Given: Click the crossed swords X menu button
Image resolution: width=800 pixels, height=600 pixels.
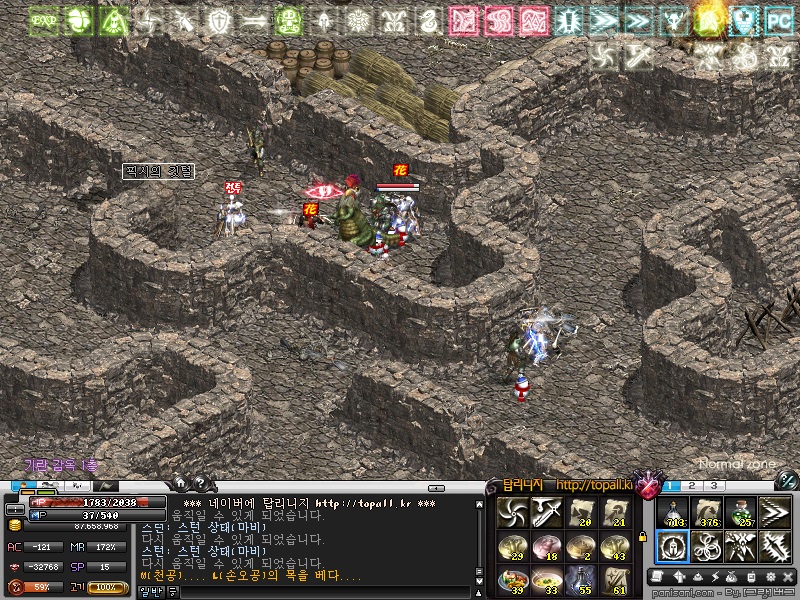Looking at the screenshot, I should click(787, 577).
